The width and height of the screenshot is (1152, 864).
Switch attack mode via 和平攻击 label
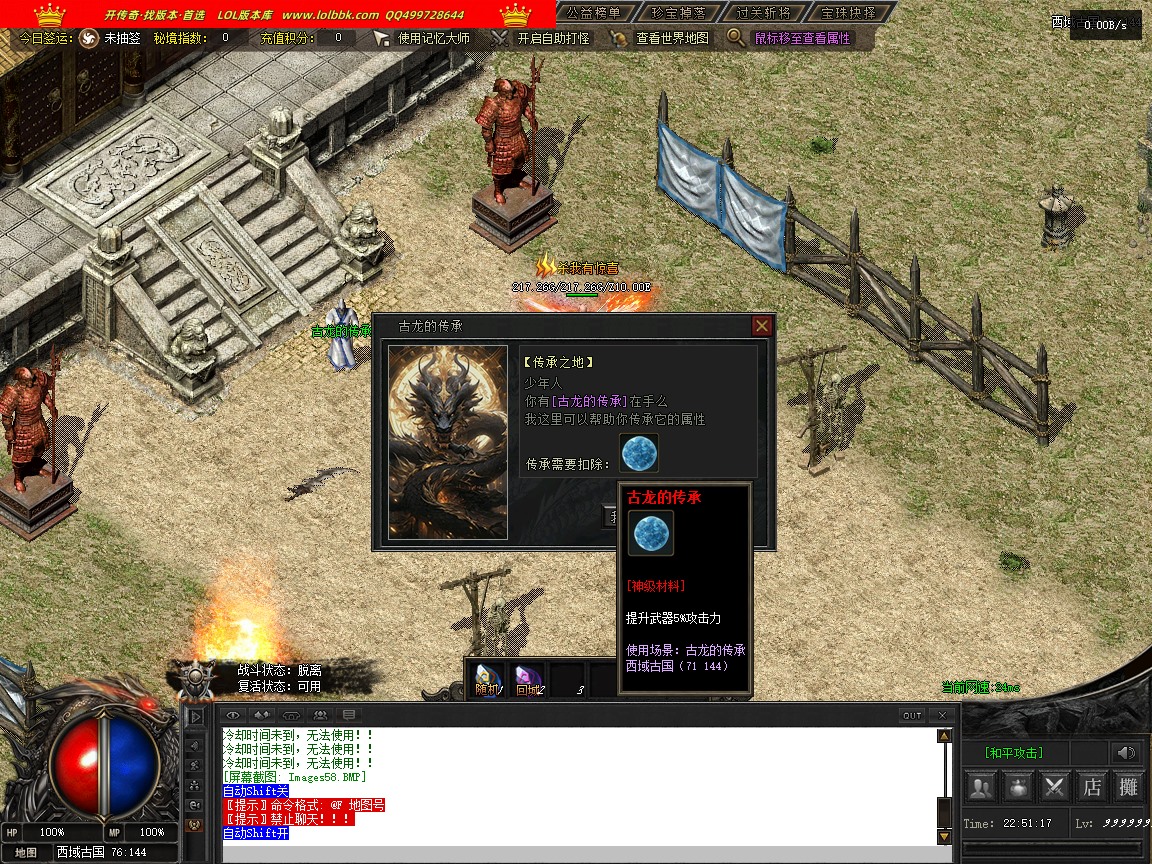(x=1014, y=753)
